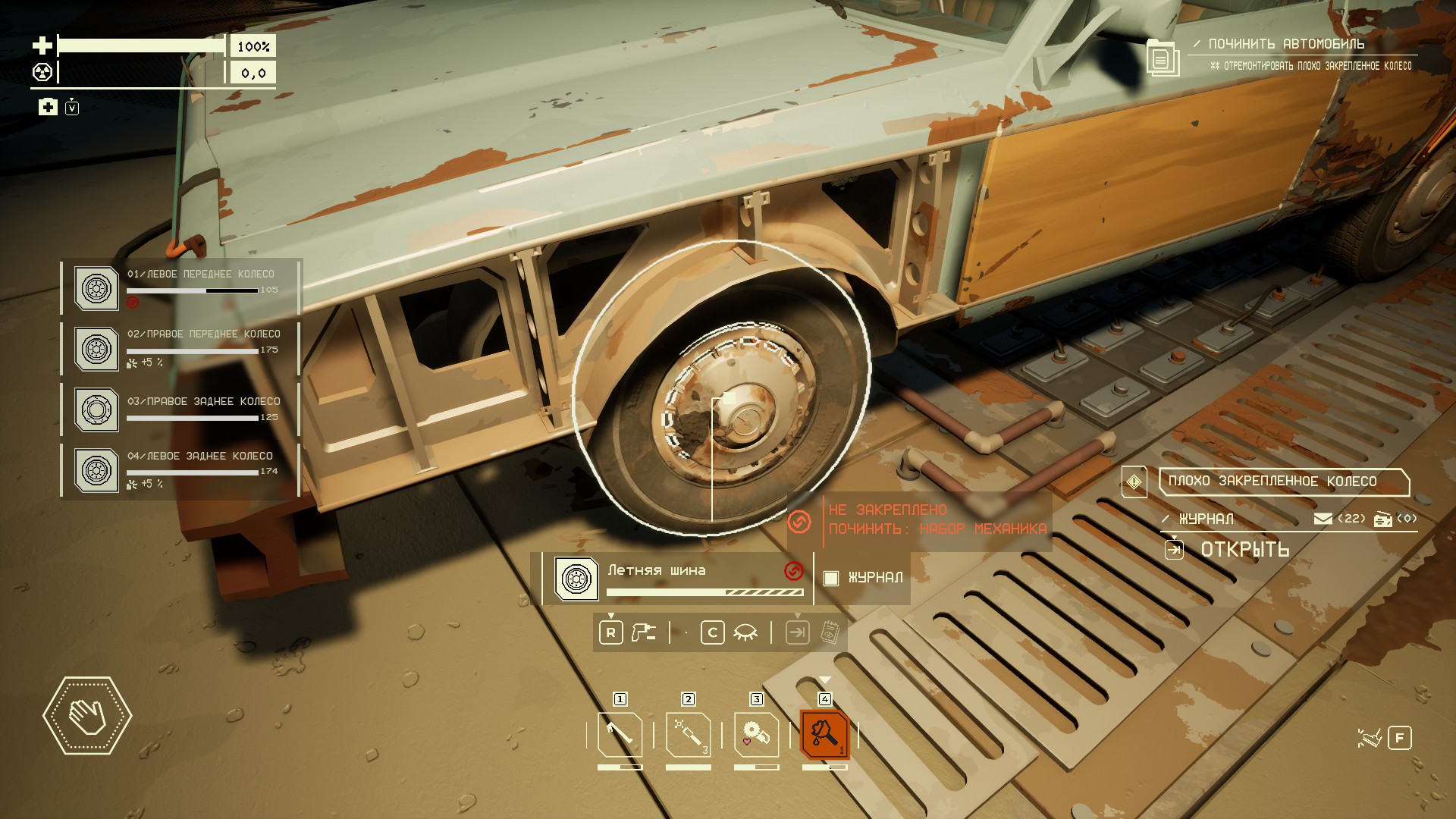Screen dimensions: 1456x819
Task: Select the left rear wheel entry
Action: (x=180, y=469)
